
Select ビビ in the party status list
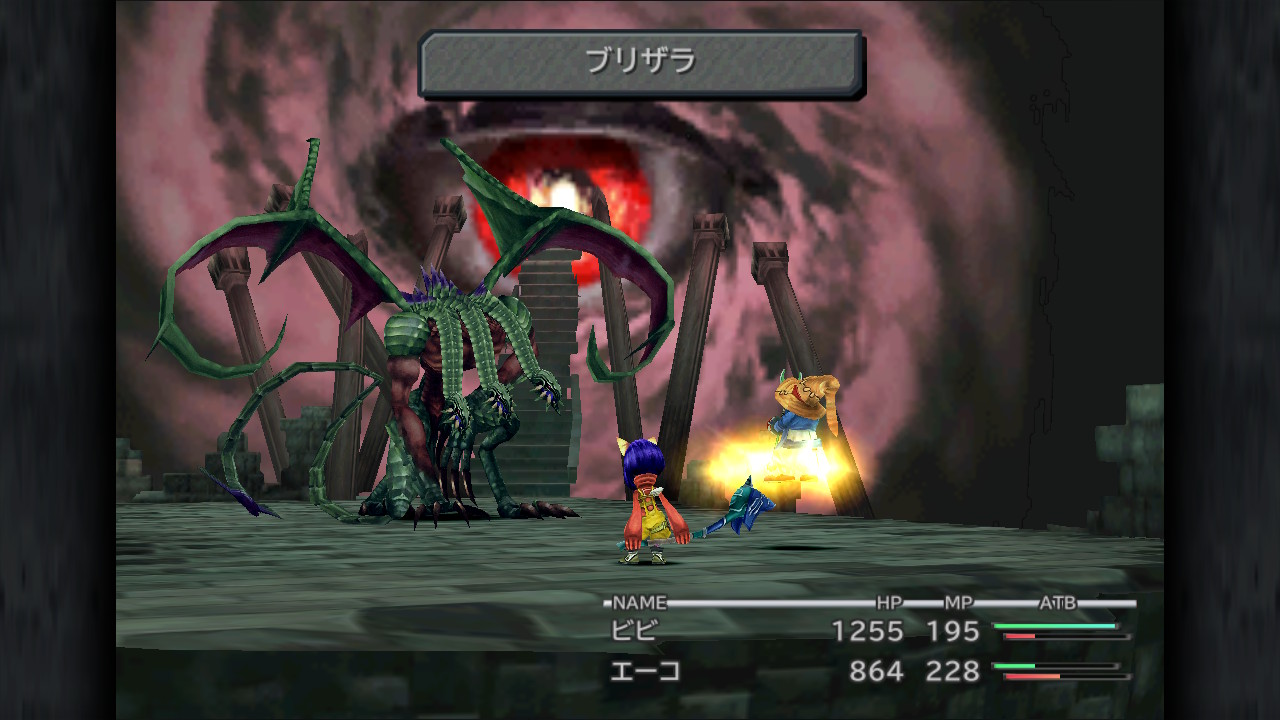tap(635, 631)
